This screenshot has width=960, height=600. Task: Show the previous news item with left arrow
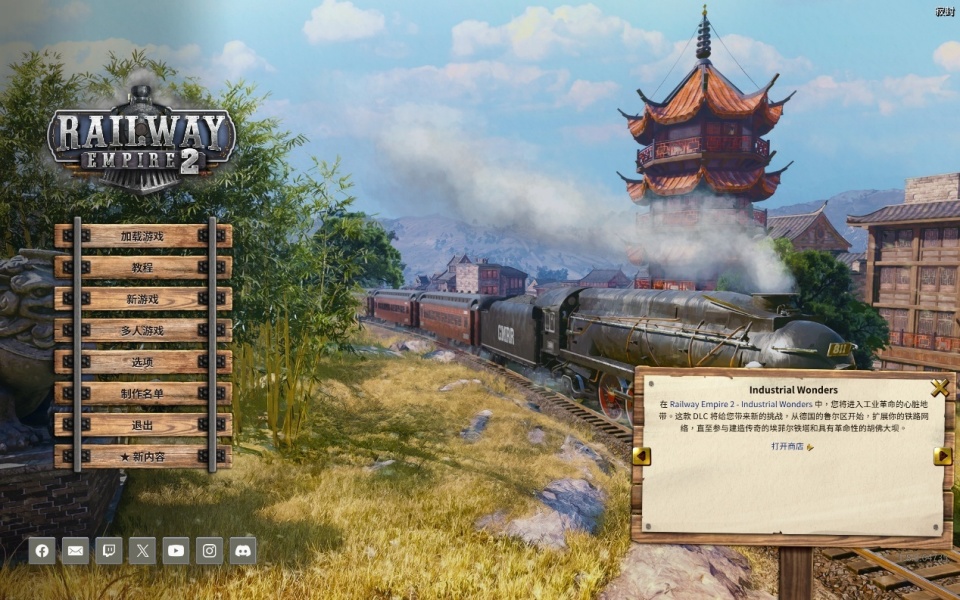641,456
